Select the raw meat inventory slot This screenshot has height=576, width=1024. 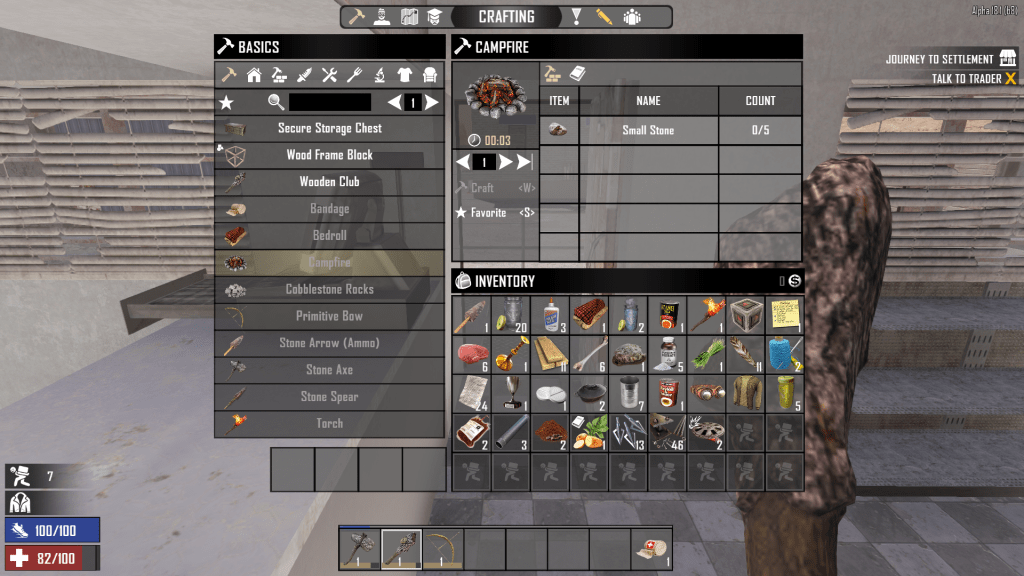coord(471,354)
